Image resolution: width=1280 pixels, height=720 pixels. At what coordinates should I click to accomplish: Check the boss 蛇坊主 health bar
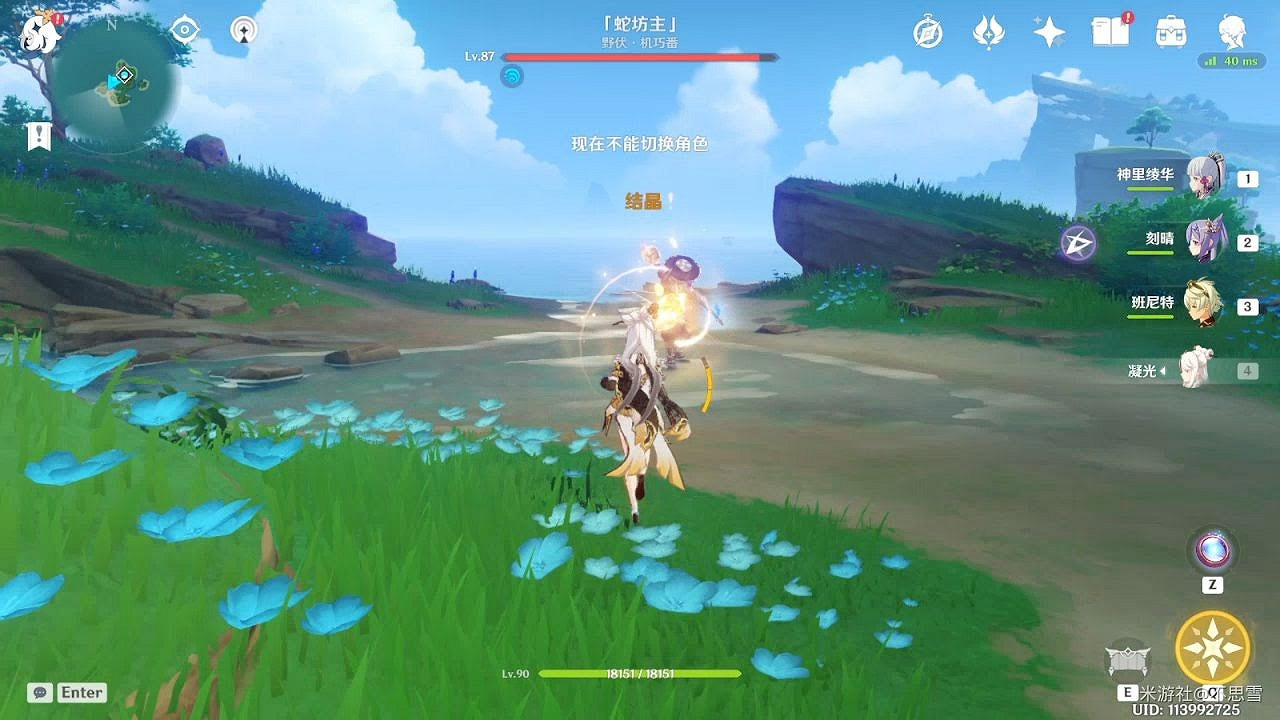[x=640, y=56]
